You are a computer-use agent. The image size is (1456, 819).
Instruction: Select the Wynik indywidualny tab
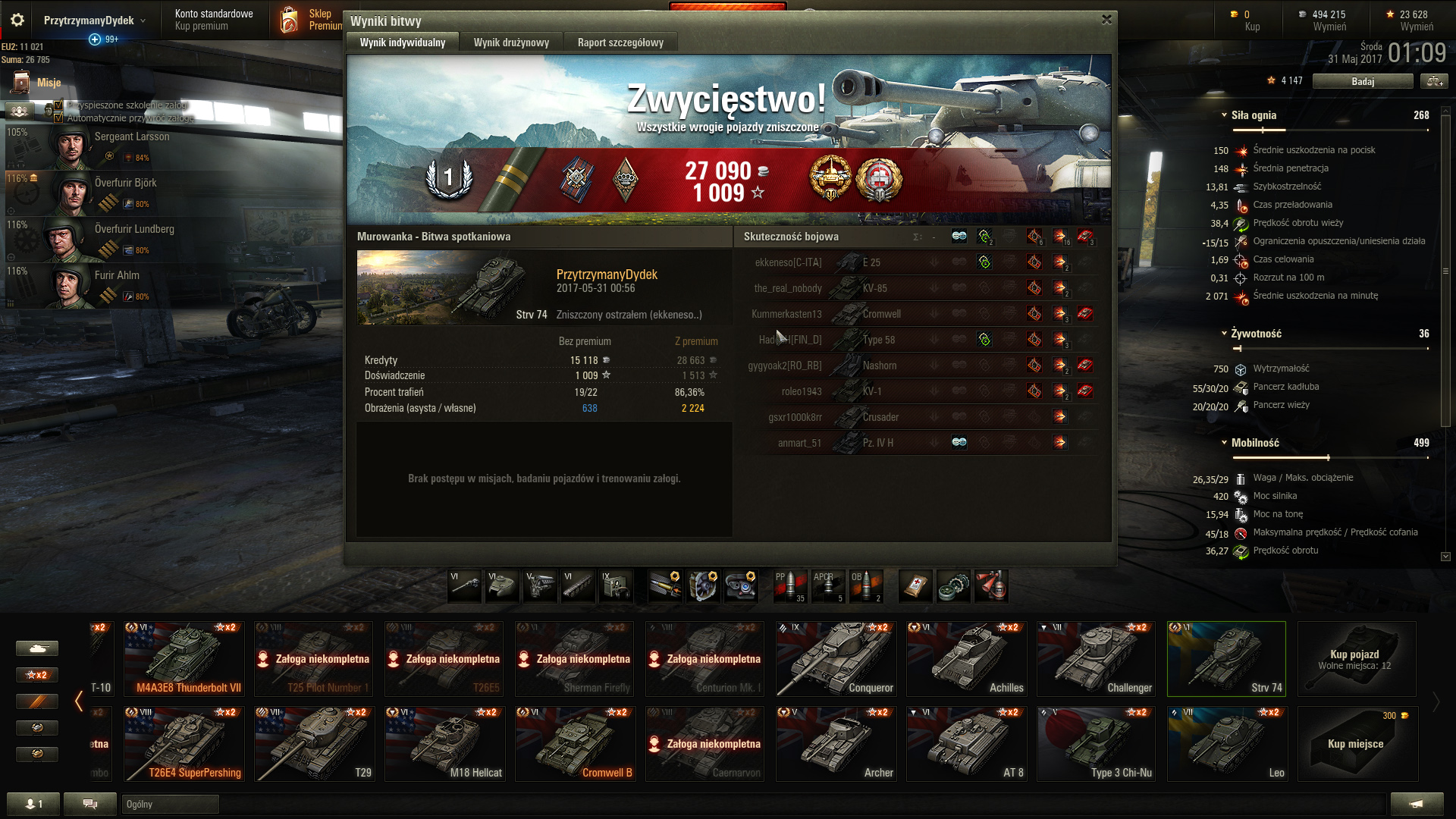pos(402,42)
